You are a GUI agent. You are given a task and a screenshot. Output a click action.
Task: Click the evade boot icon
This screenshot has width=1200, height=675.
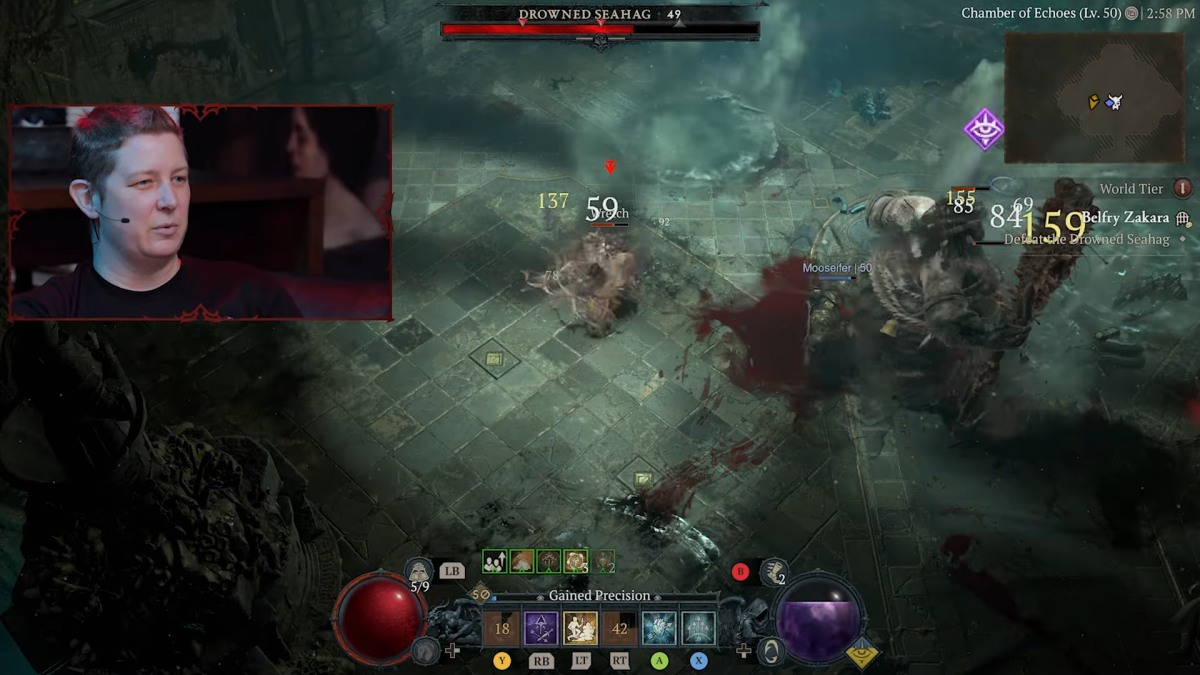pos(773,571)
